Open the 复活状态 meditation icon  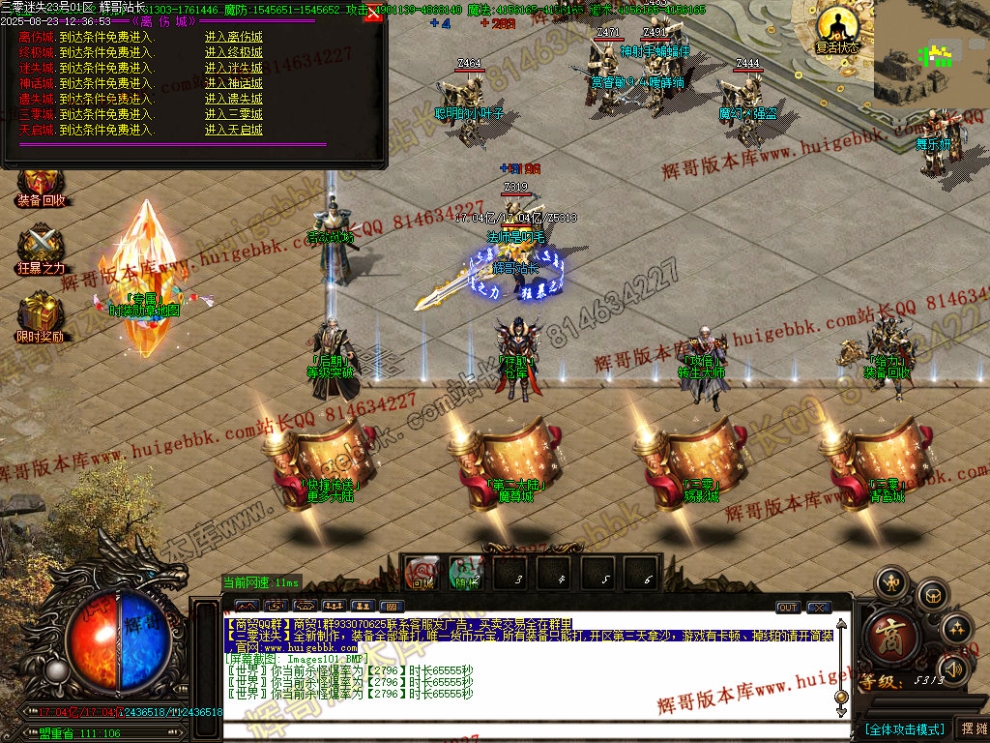(837, 28)
